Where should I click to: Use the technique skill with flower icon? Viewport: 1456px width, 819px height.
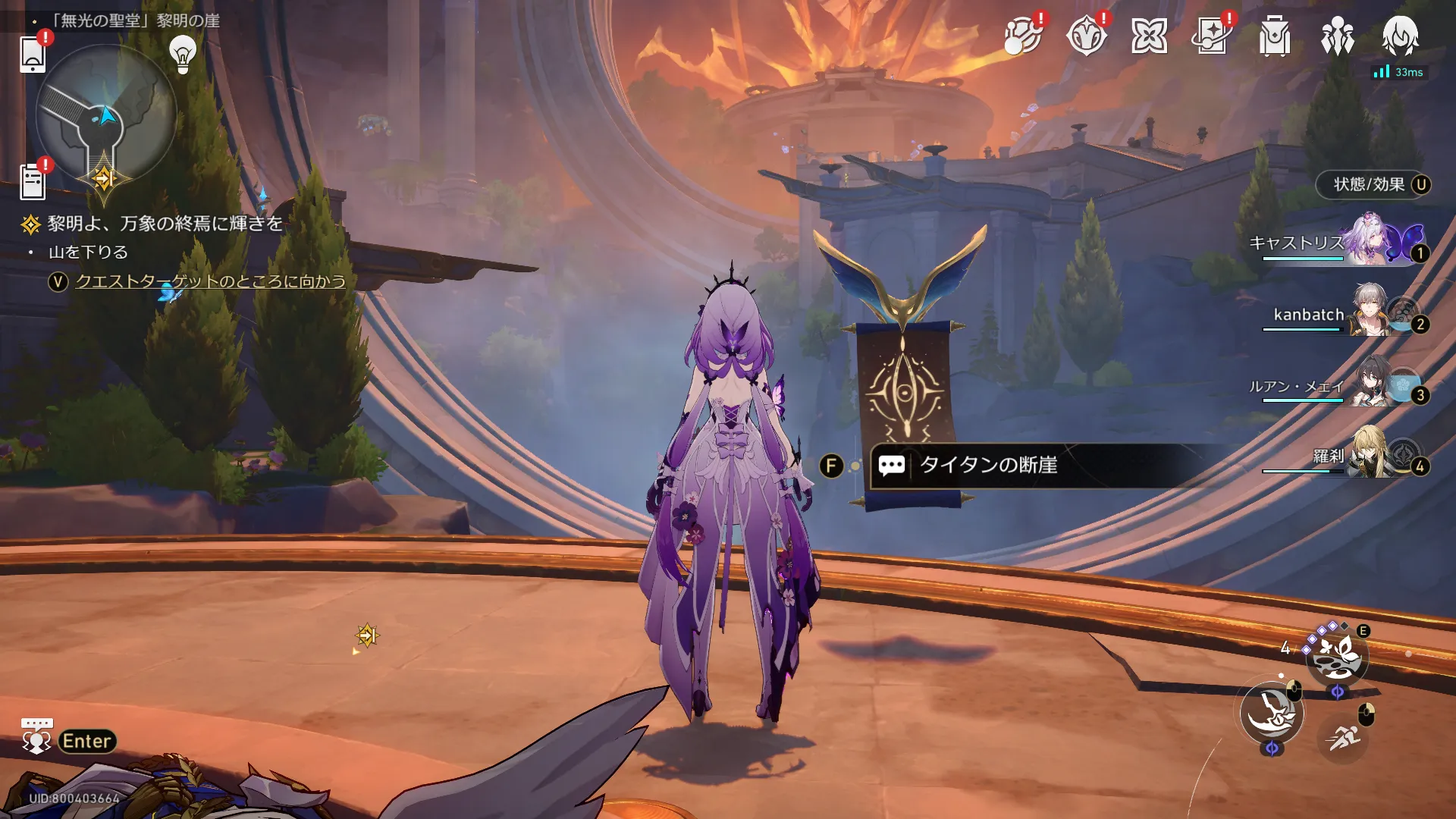pos(1336,655)
